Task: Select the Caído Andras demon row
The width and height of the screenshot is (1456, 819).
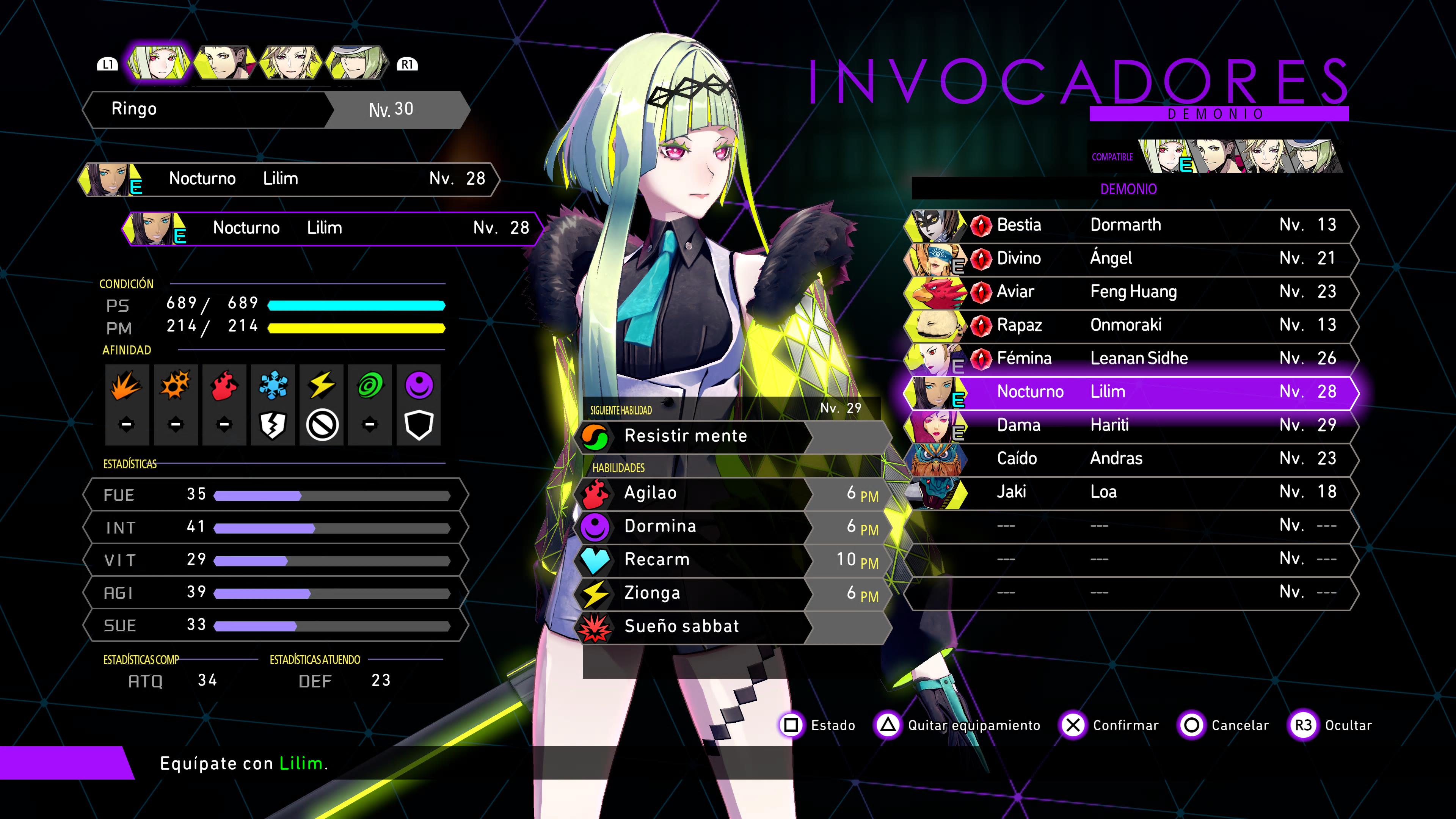Action: coord(1130,458)
